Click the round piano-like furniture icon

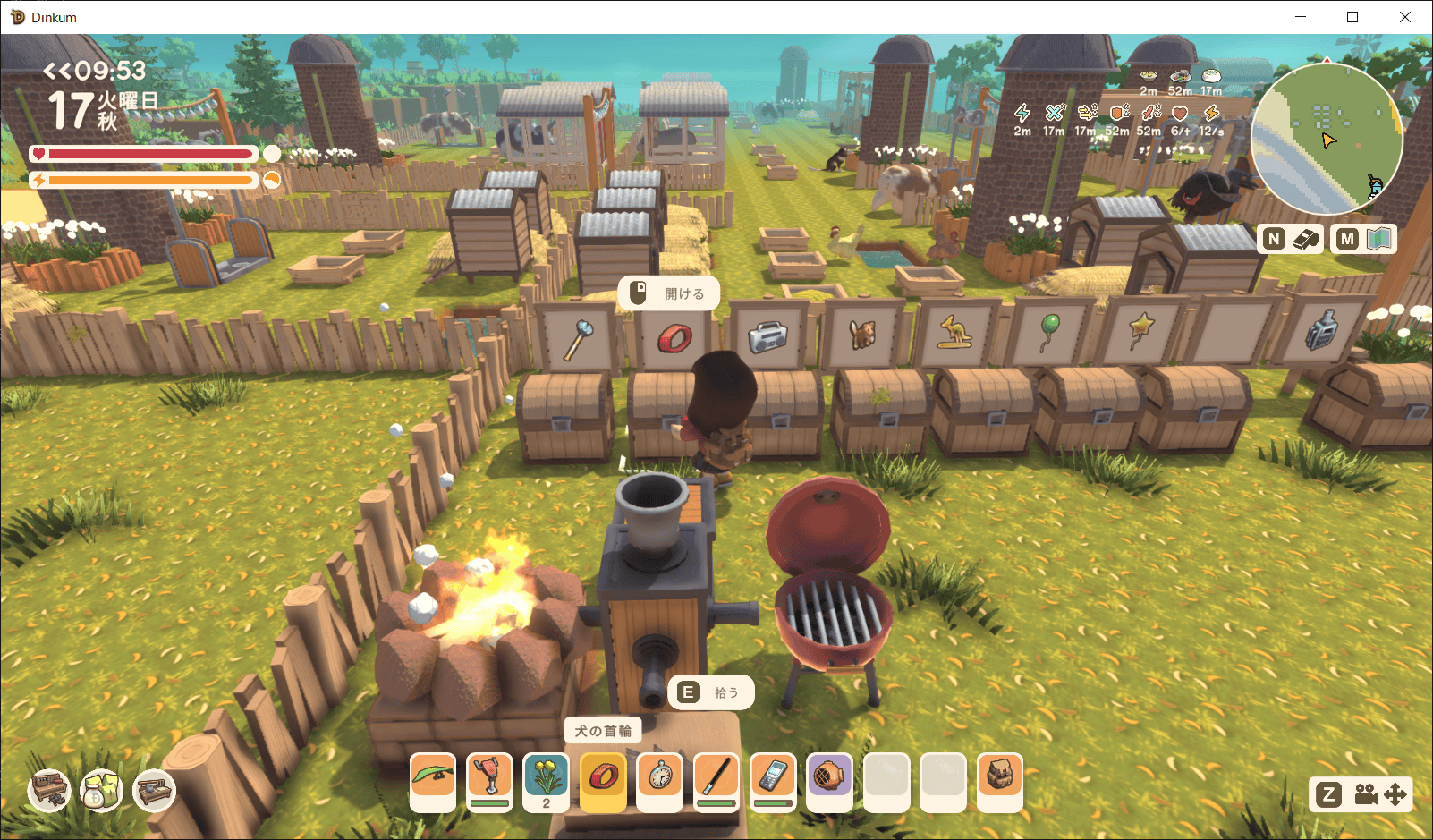coord(50,789)
